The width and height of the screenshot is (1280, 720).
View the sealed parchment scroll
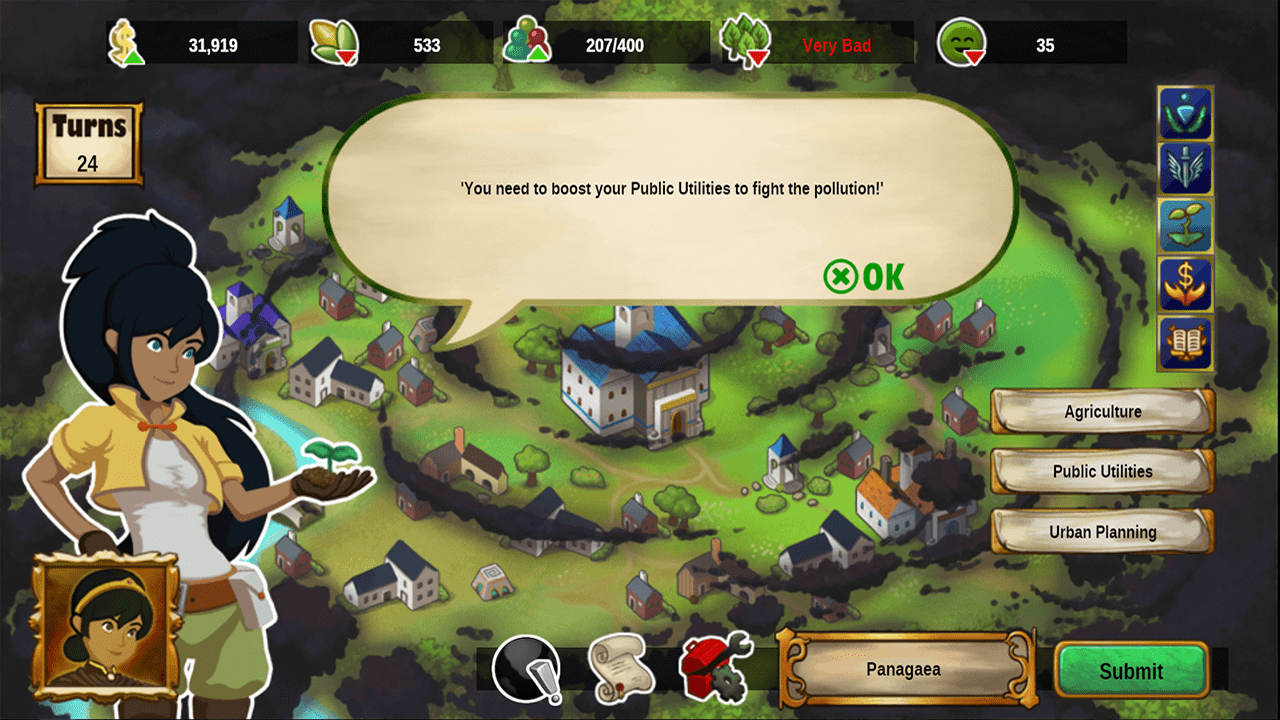621,668
